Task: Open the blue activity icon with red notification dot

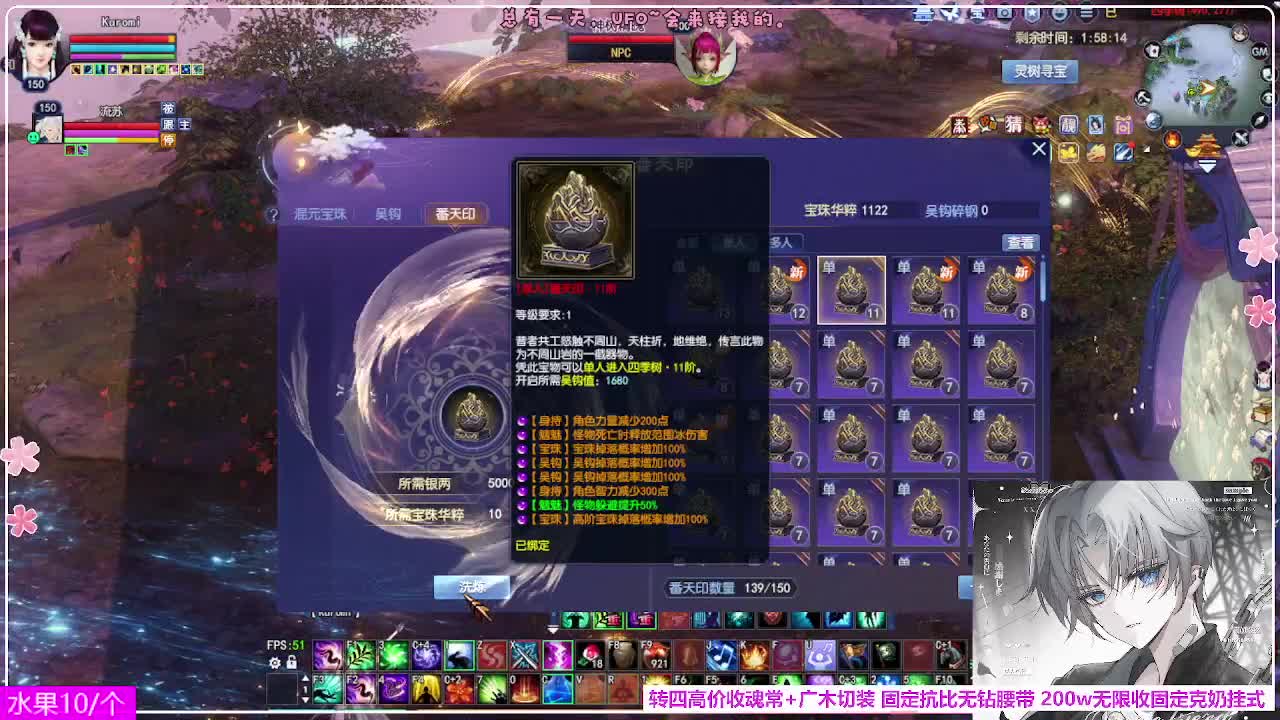Action: click(x=1122, y=152)
